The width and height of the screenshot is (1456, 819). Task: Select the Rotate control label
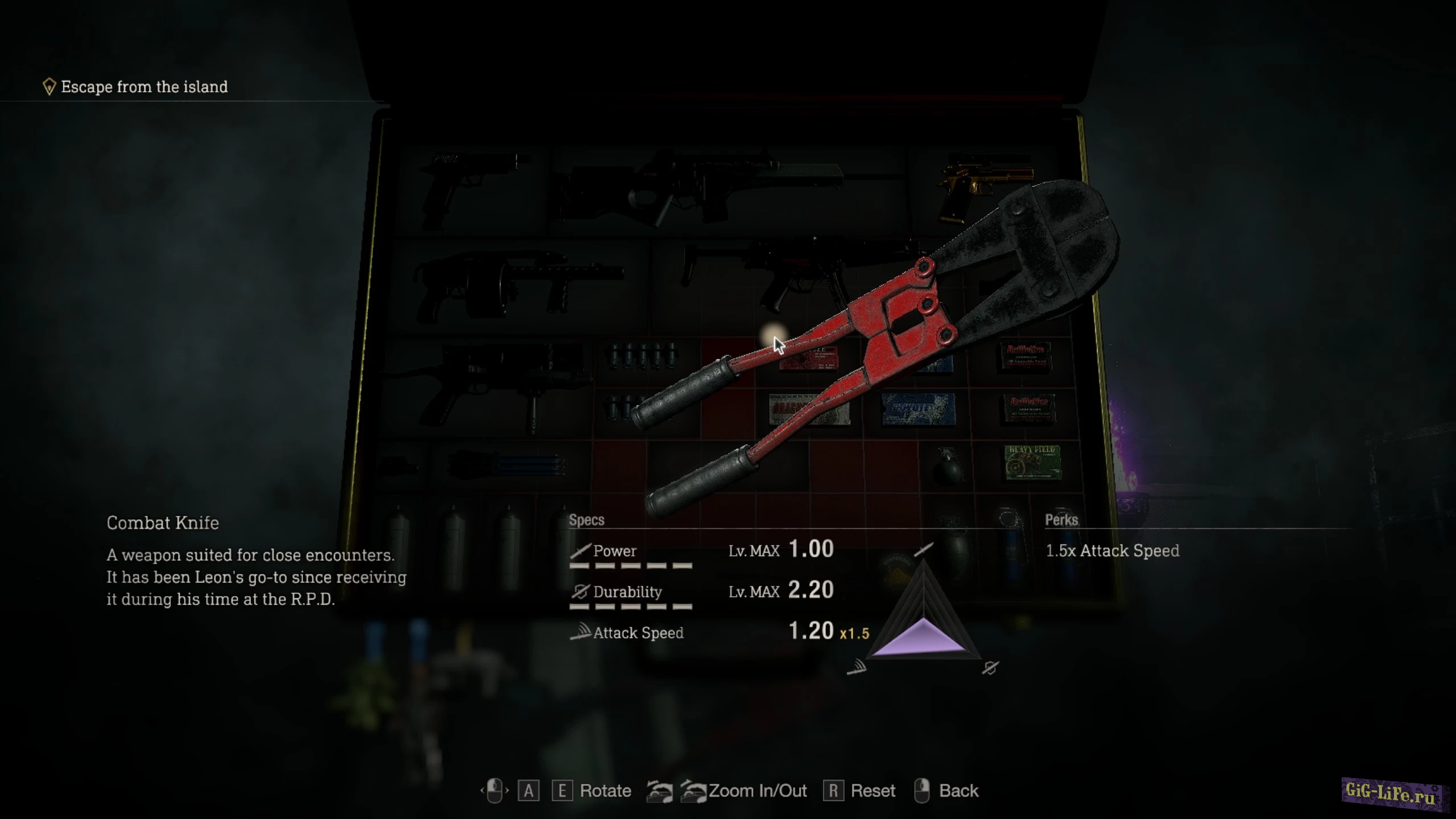coord(605,791)
